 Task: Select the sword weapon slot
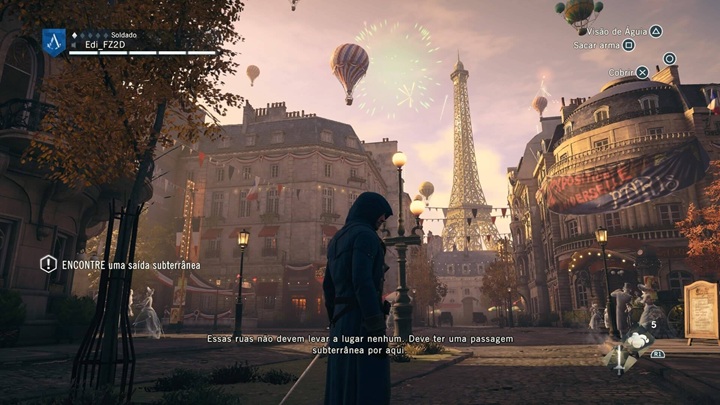tap(618, 360)
